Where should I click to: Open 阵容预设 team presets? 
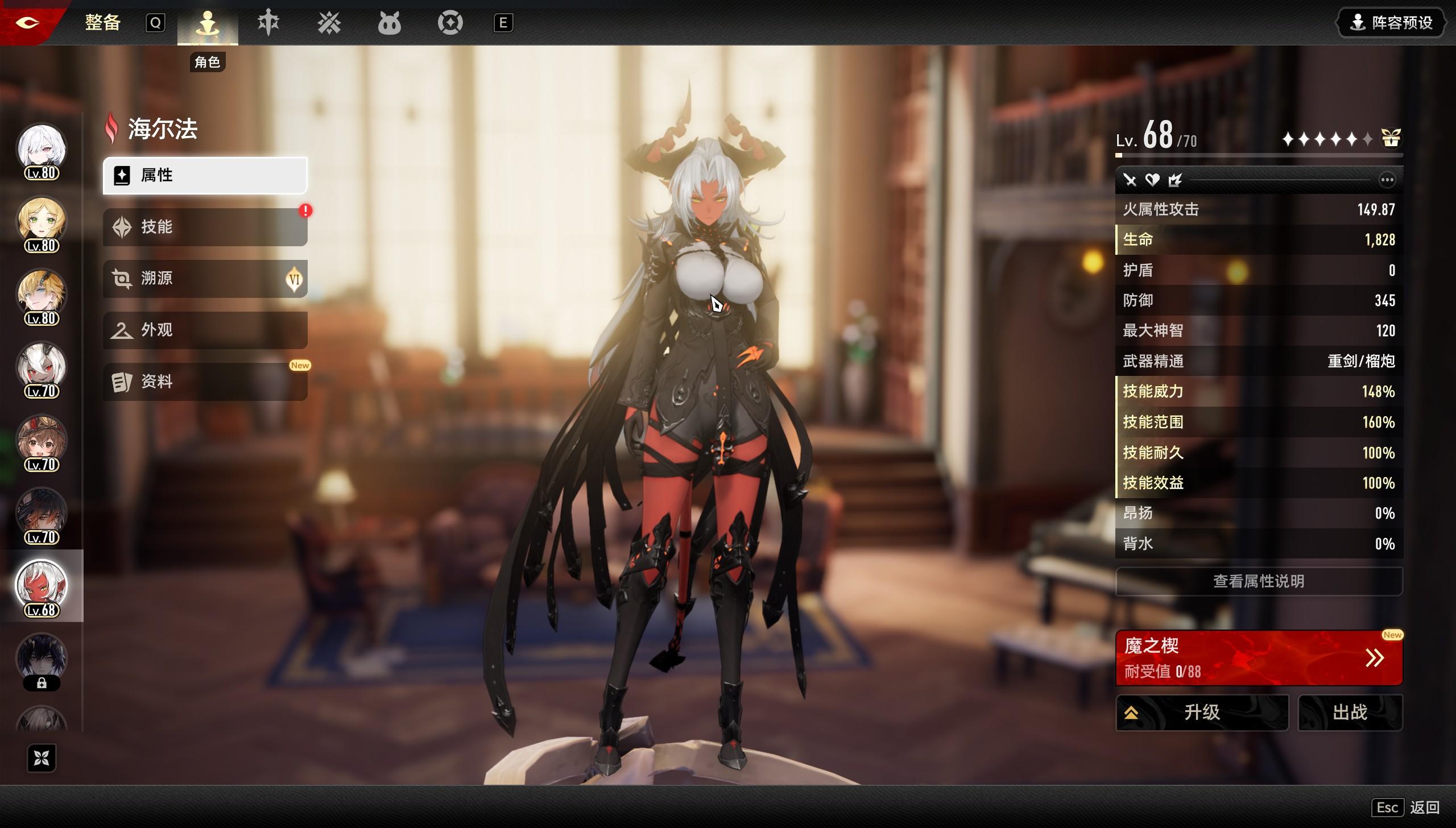point(1391,23)
